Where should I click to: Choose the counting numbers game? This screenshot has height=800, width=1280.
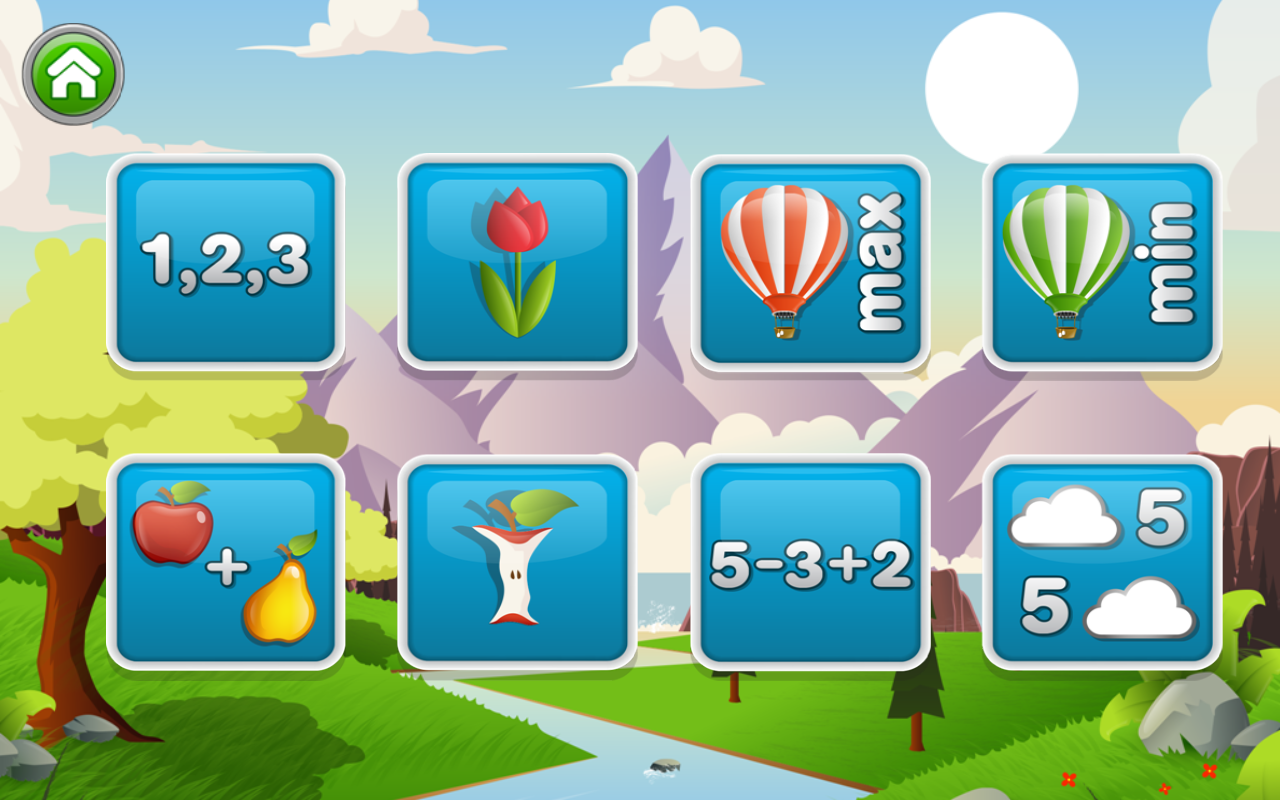pos(225,263)
